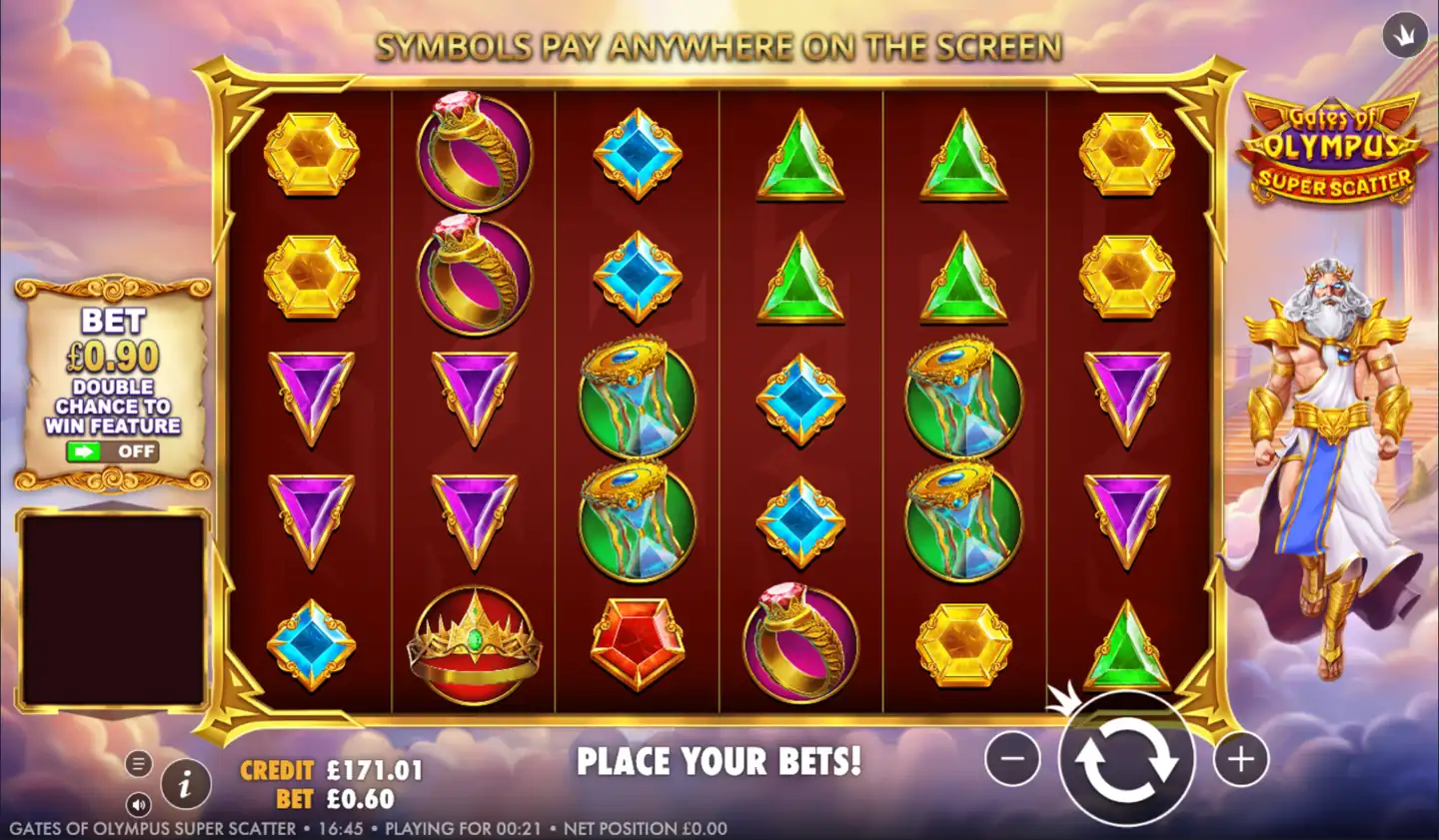The height and width of the screenshot is (840, 1439).
Task: Select the red crown symbol on reel two
Action: pos(474,644)
